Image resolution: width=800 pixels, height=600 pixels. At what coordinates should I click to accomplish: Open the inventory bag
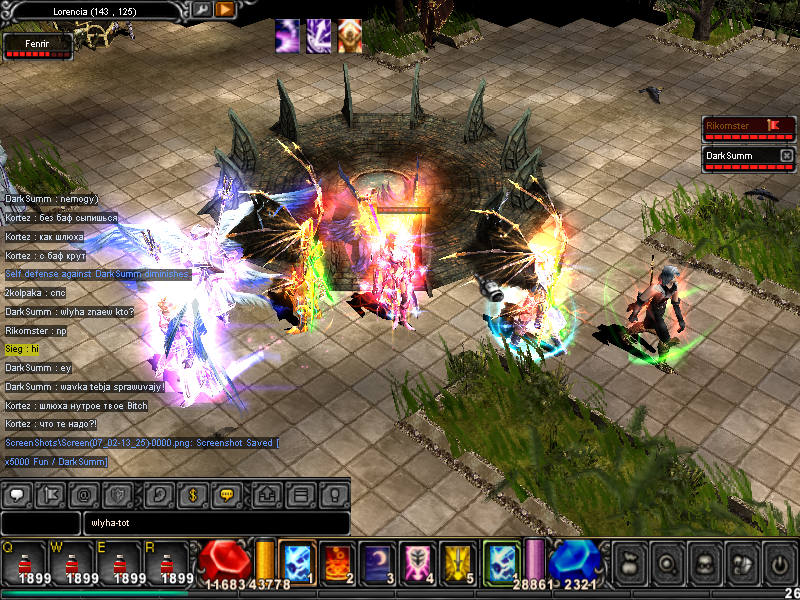[628, 563]
